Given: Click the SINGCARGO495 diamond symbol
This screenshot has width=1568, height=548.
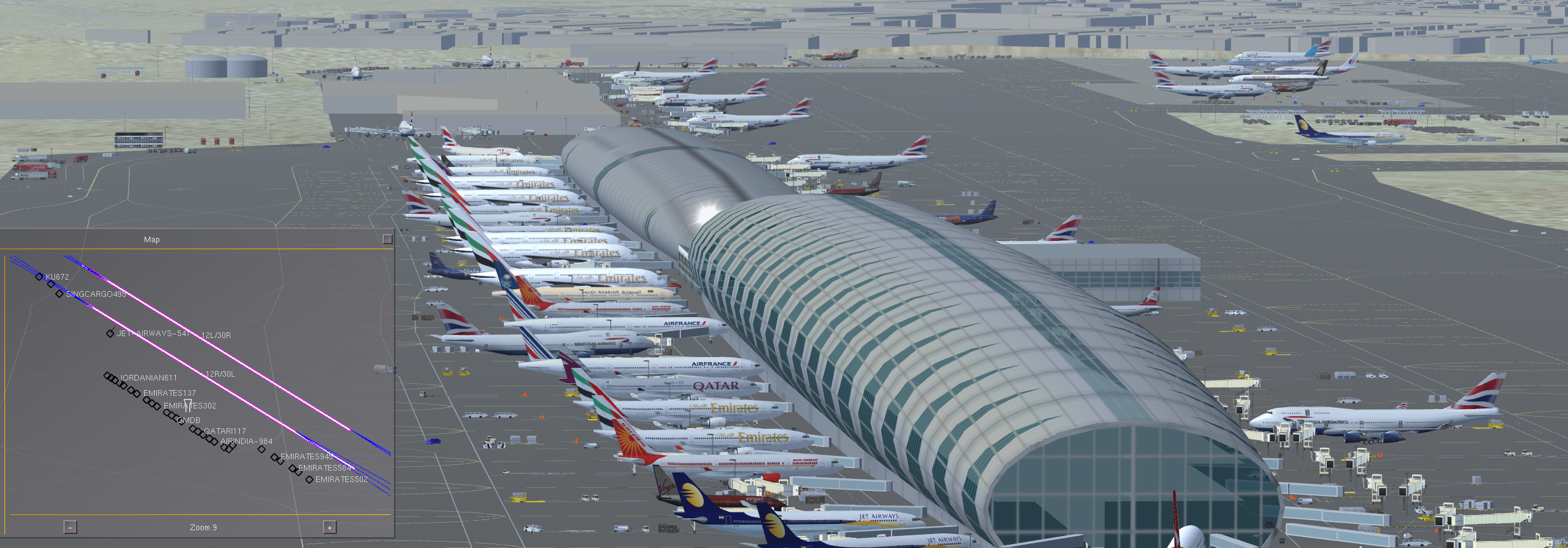Looking at the screenshot, I should (58, 294).
